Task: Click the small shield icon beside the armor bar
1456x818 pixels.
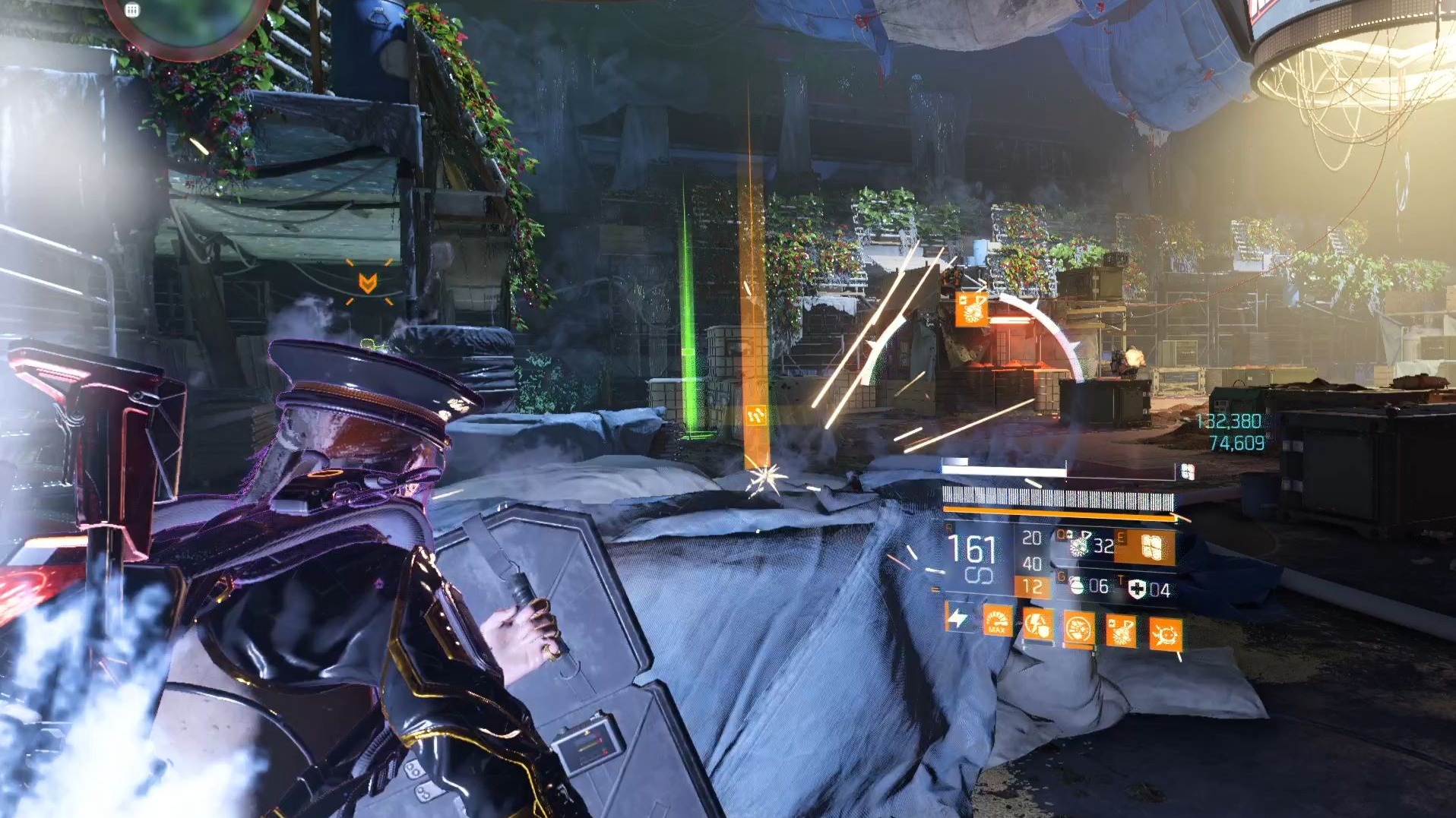Action: pyautogui.click(x=1187, y=472)
